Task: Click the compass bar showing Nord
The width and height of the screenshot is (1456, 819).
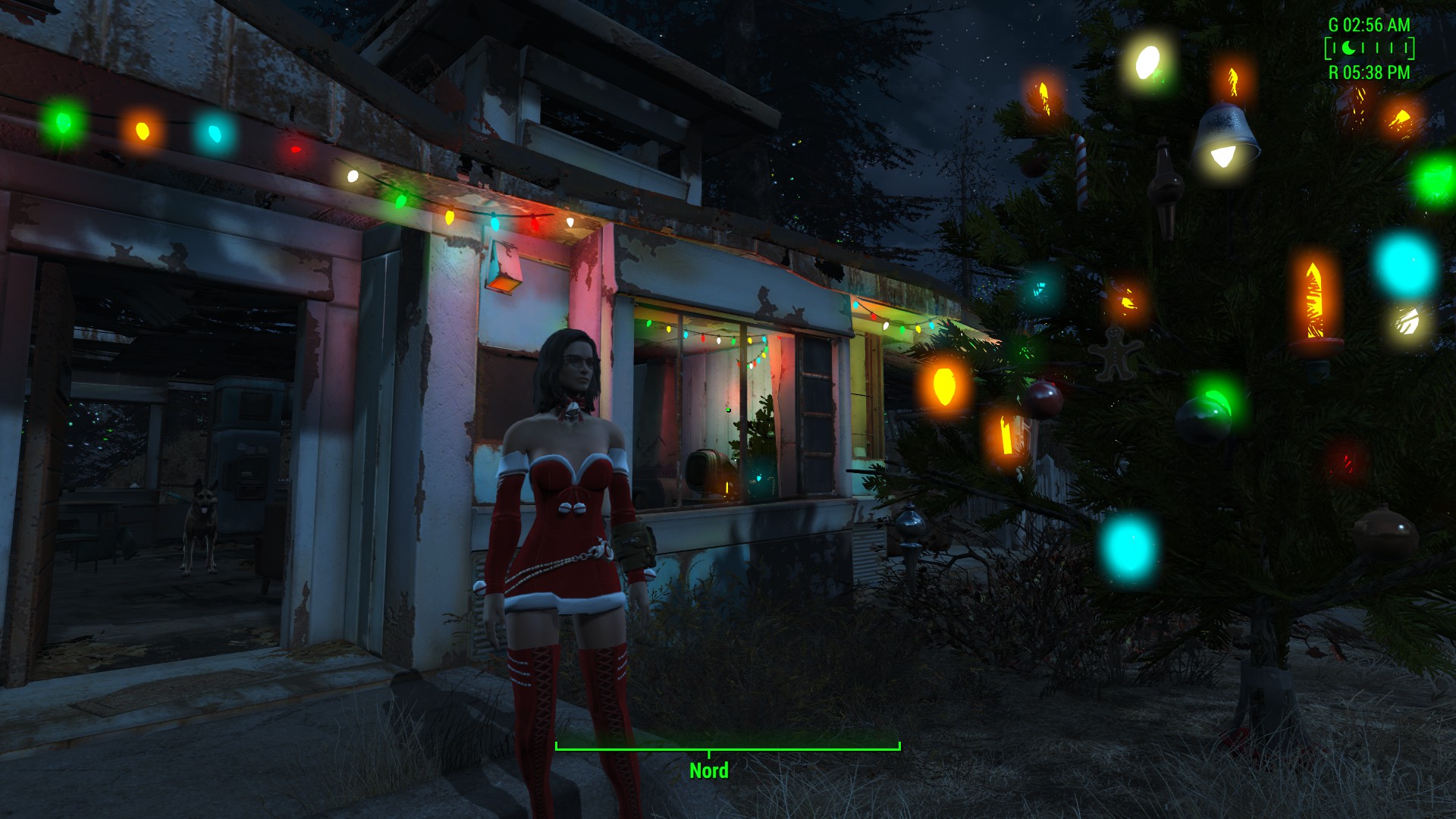Action: point(727,748)
